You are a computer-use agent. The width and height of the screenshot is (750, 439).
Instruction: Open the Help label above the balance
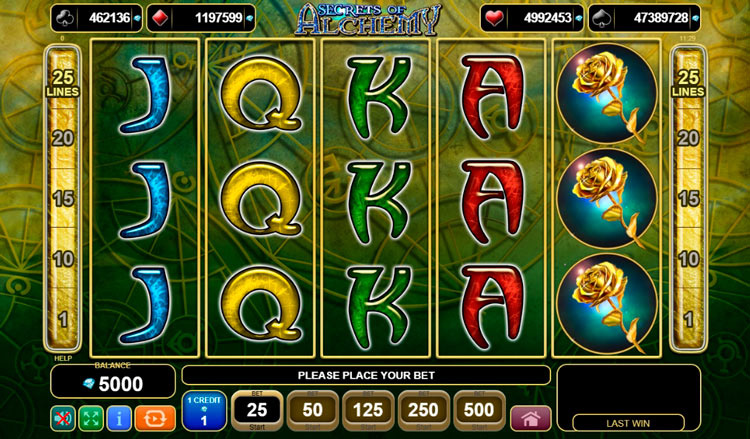click(61, 356)
